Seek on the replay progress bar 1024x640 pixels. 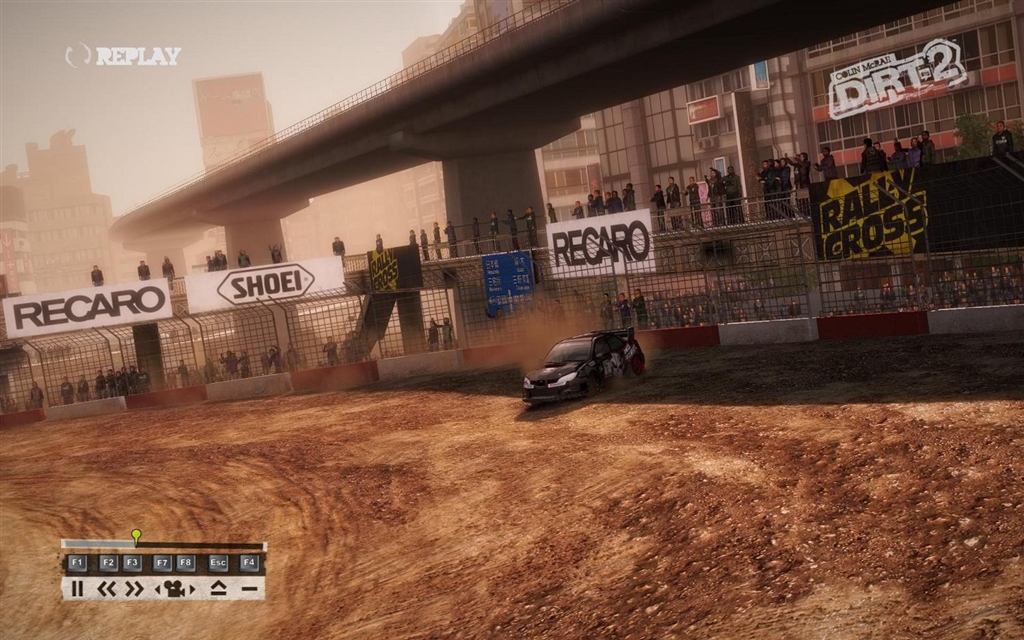coord(200,546)
